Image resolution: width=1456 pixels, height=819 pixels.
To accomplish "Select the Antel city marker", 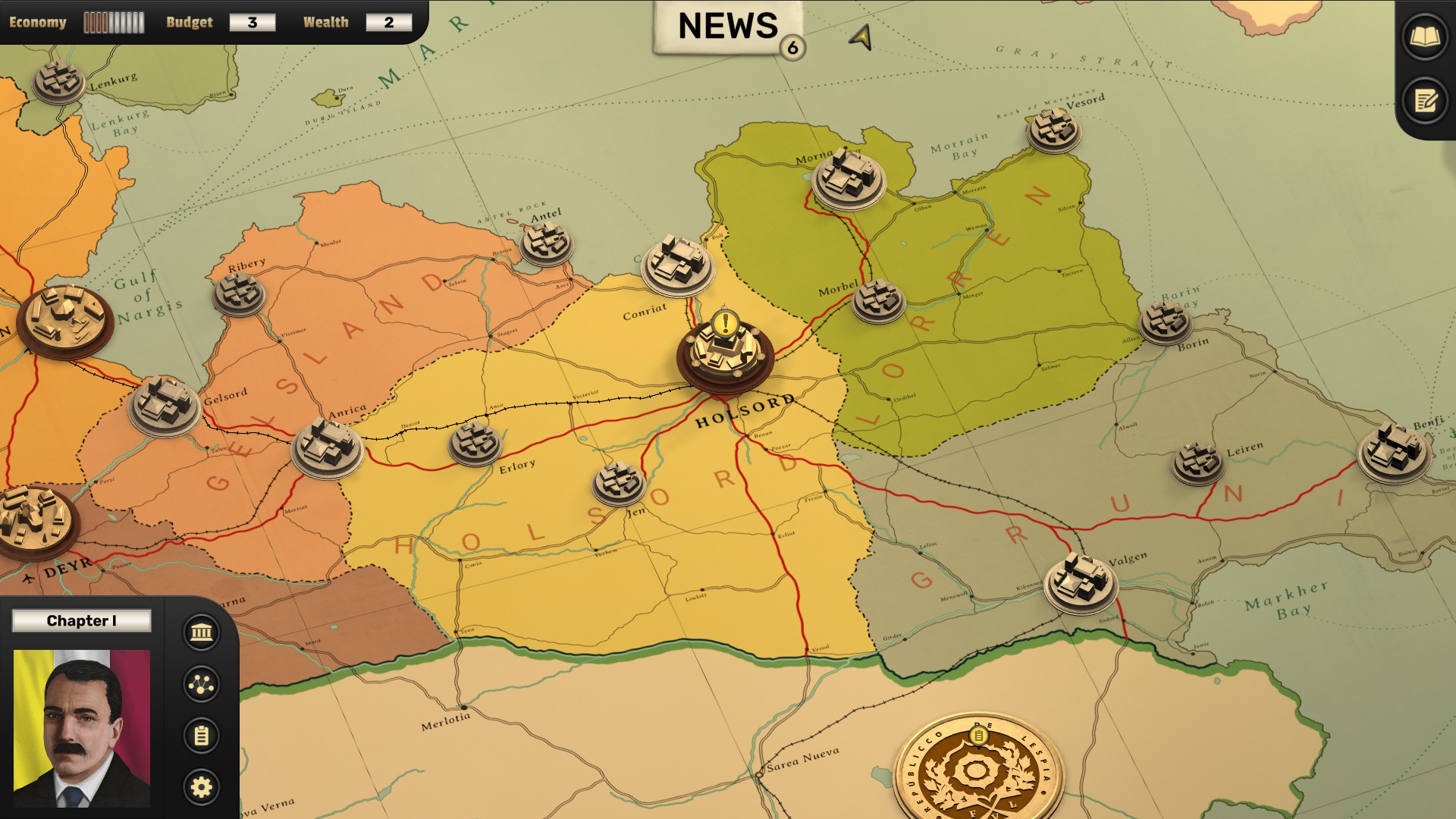I will (546, 244).
